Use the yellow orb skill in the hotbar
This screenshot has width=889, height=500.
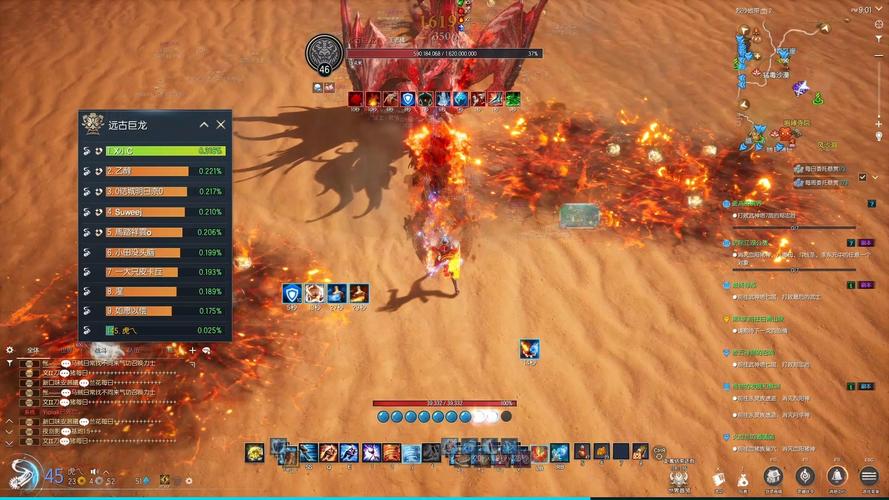click(x=255, y=453)
